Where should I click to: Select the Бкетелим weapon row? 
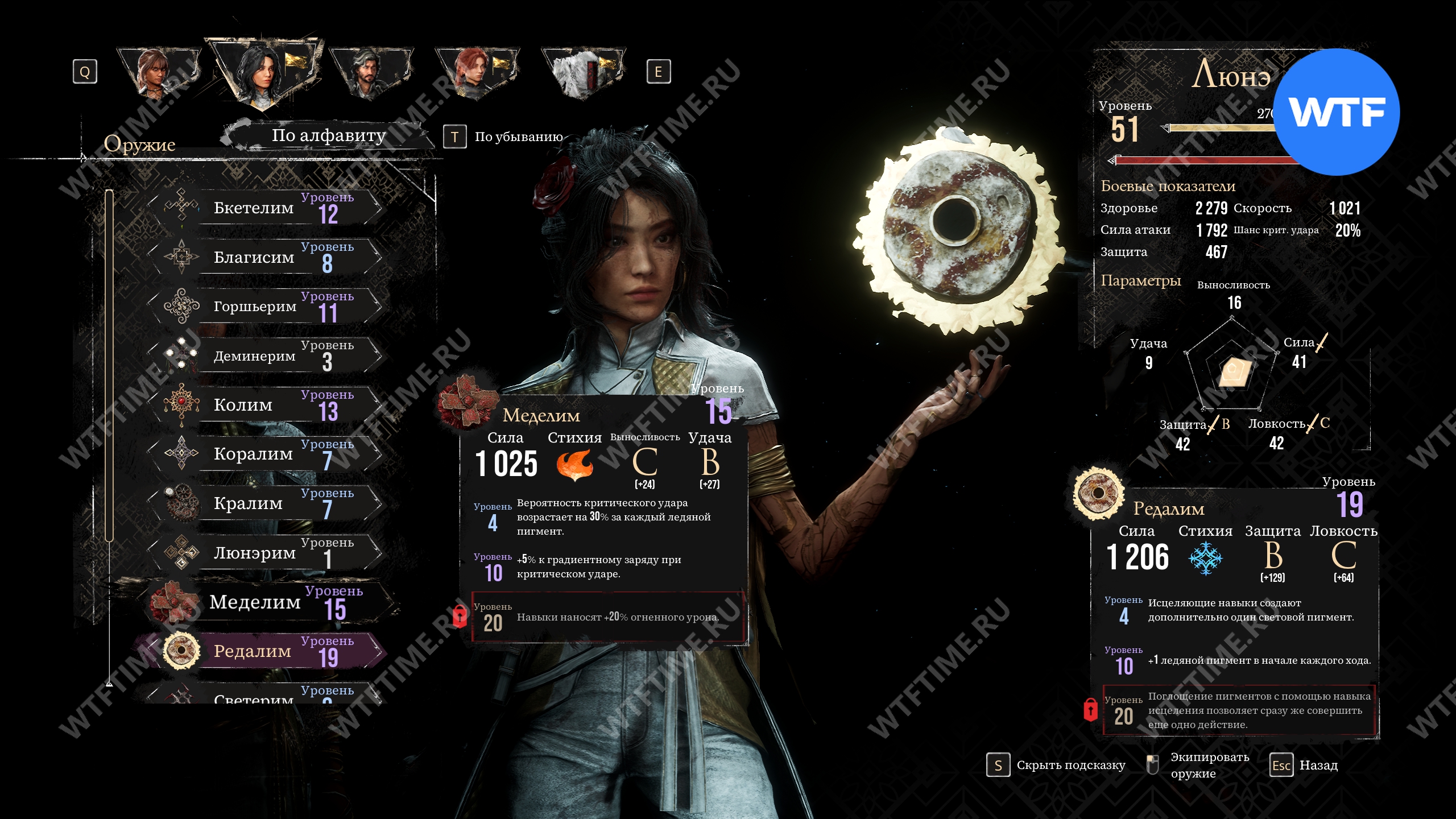267,208
